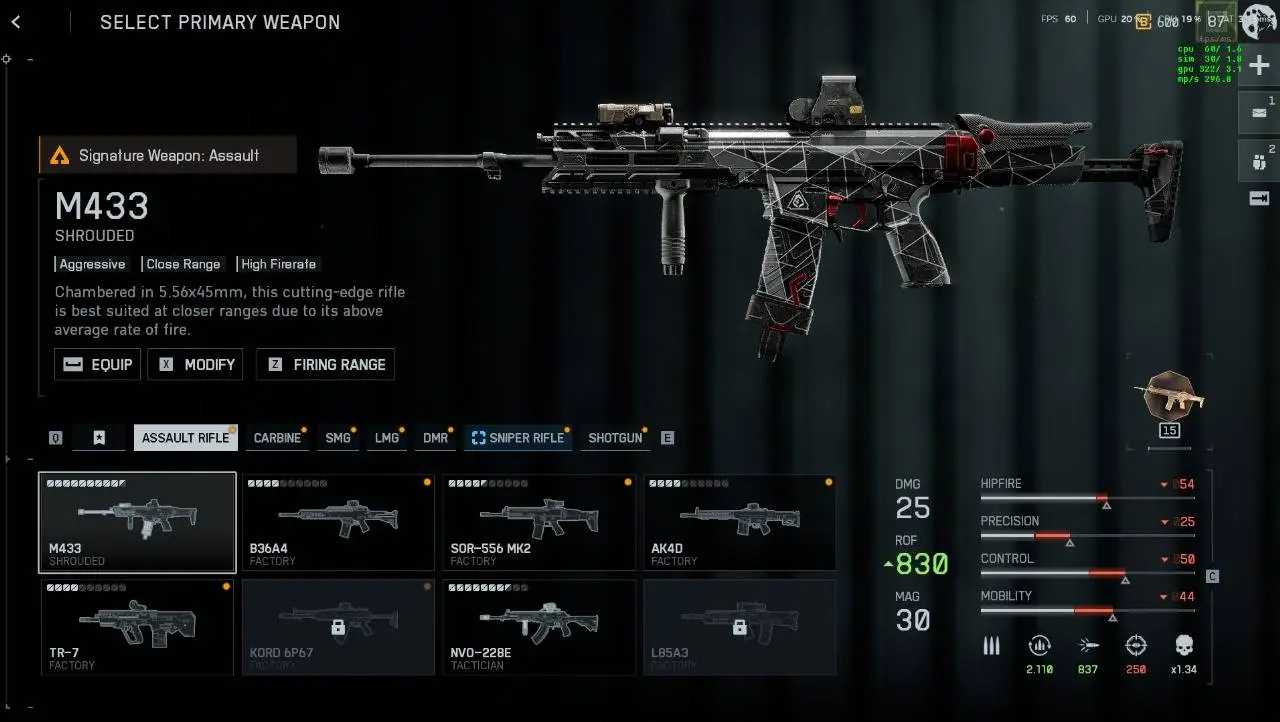Viewport: 1280px width, 722px height.
Task: Switch to the Assault Rifle tab
Action: pyautogui.click(x=185, y=438)
